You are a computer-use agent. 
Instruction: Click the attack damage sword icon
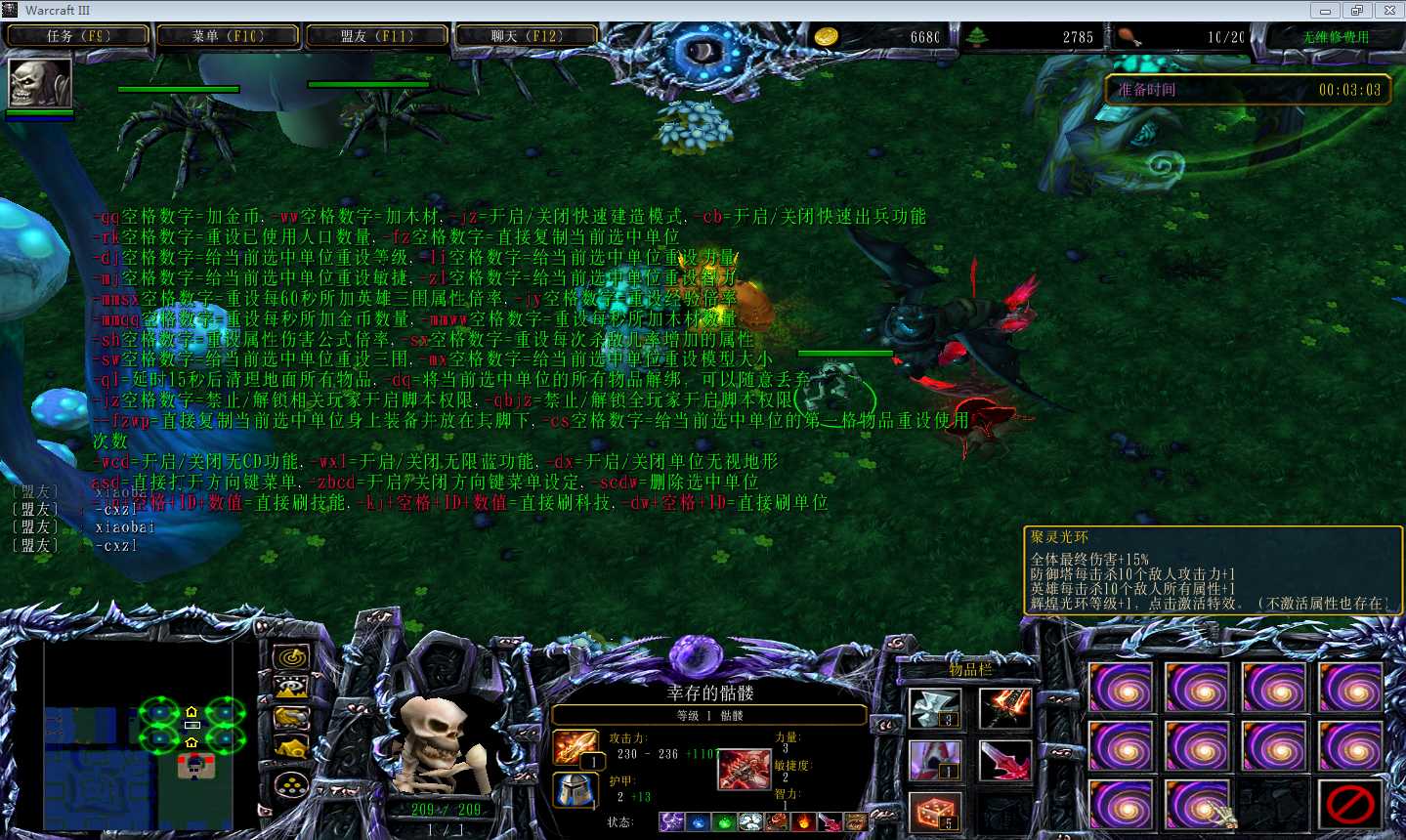tap(576, 748)
